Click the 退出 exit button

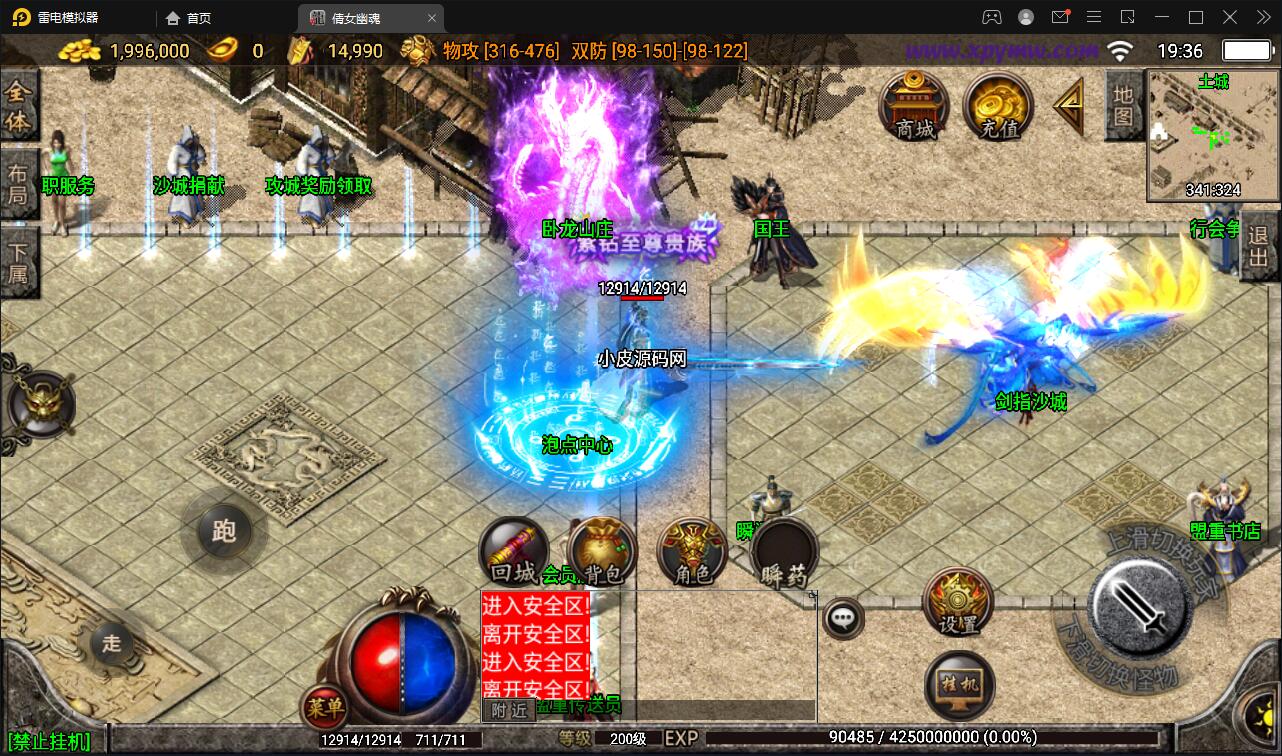click(1258, 248)
